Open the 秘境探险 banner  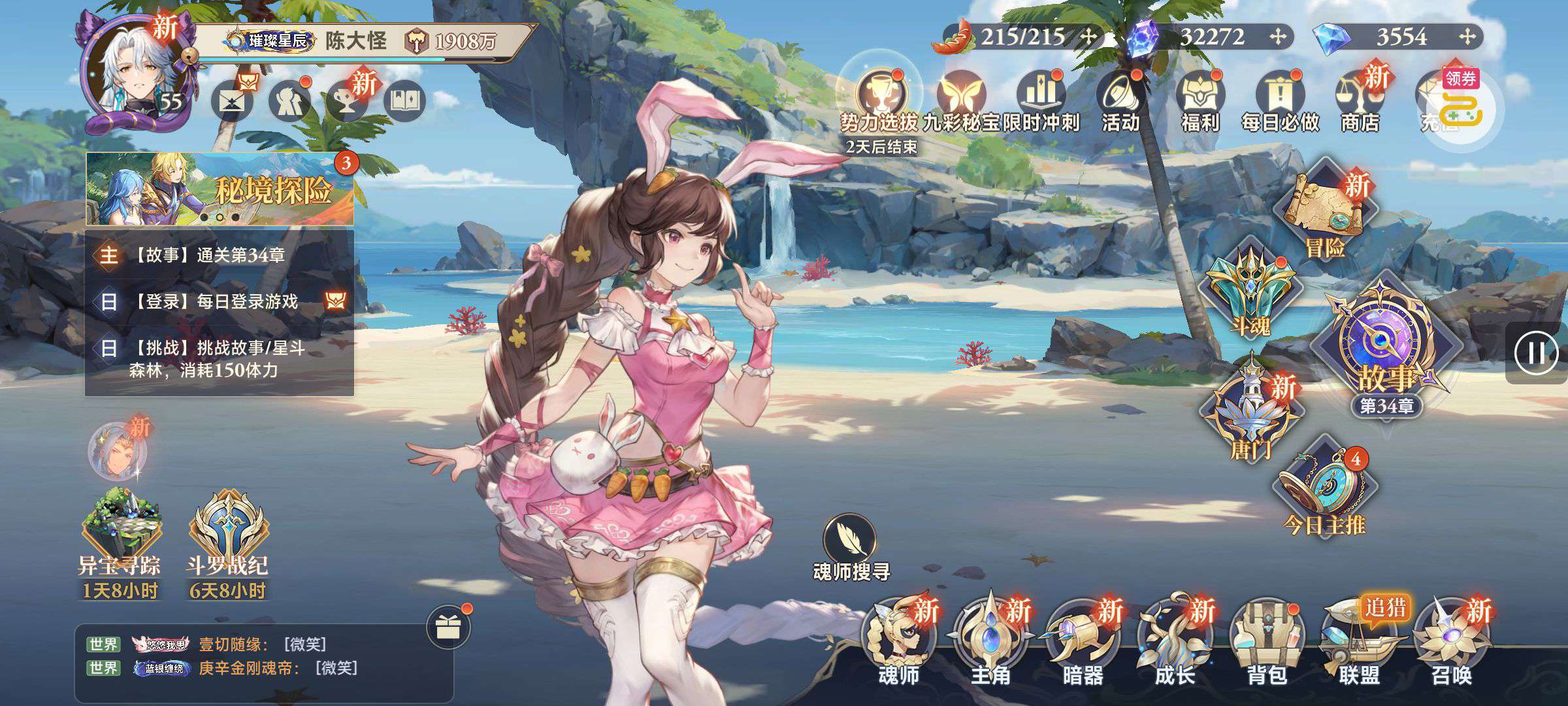pyautogui.click(x=220, y=190)
